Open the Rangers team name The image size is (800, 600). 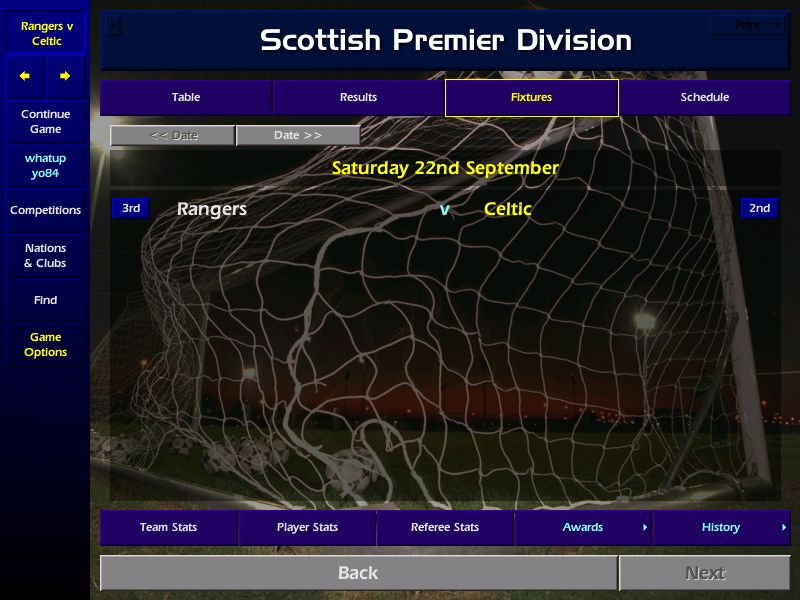click(212, 209)
